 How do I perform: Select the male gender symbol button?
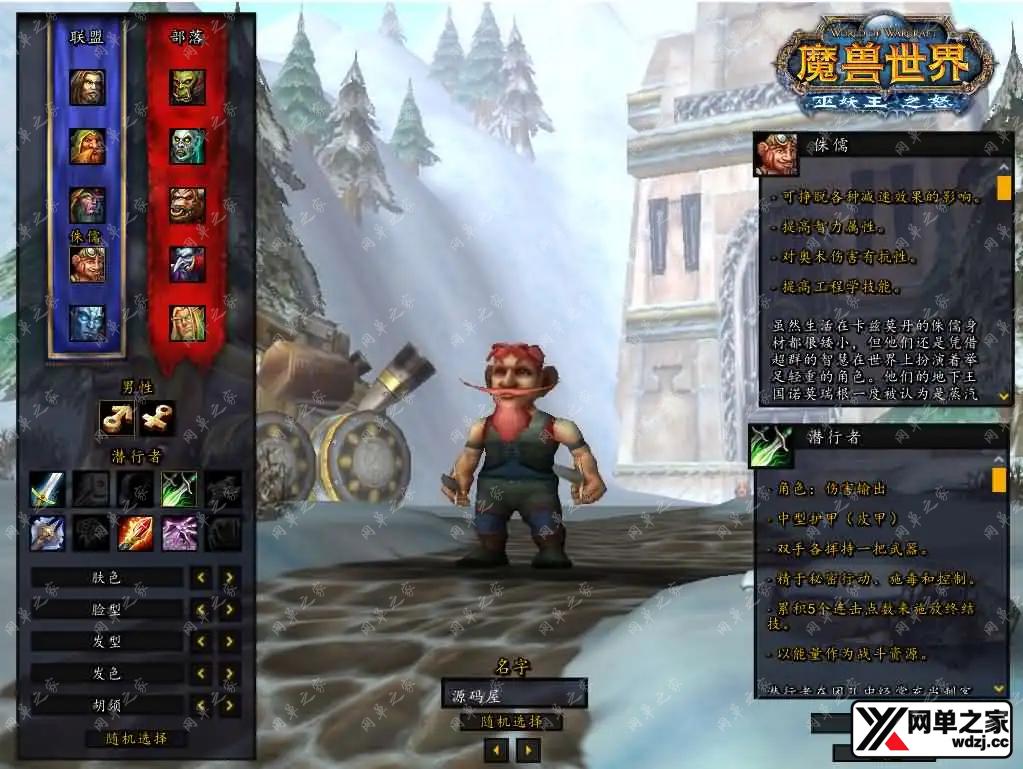[x=117, y=418]
